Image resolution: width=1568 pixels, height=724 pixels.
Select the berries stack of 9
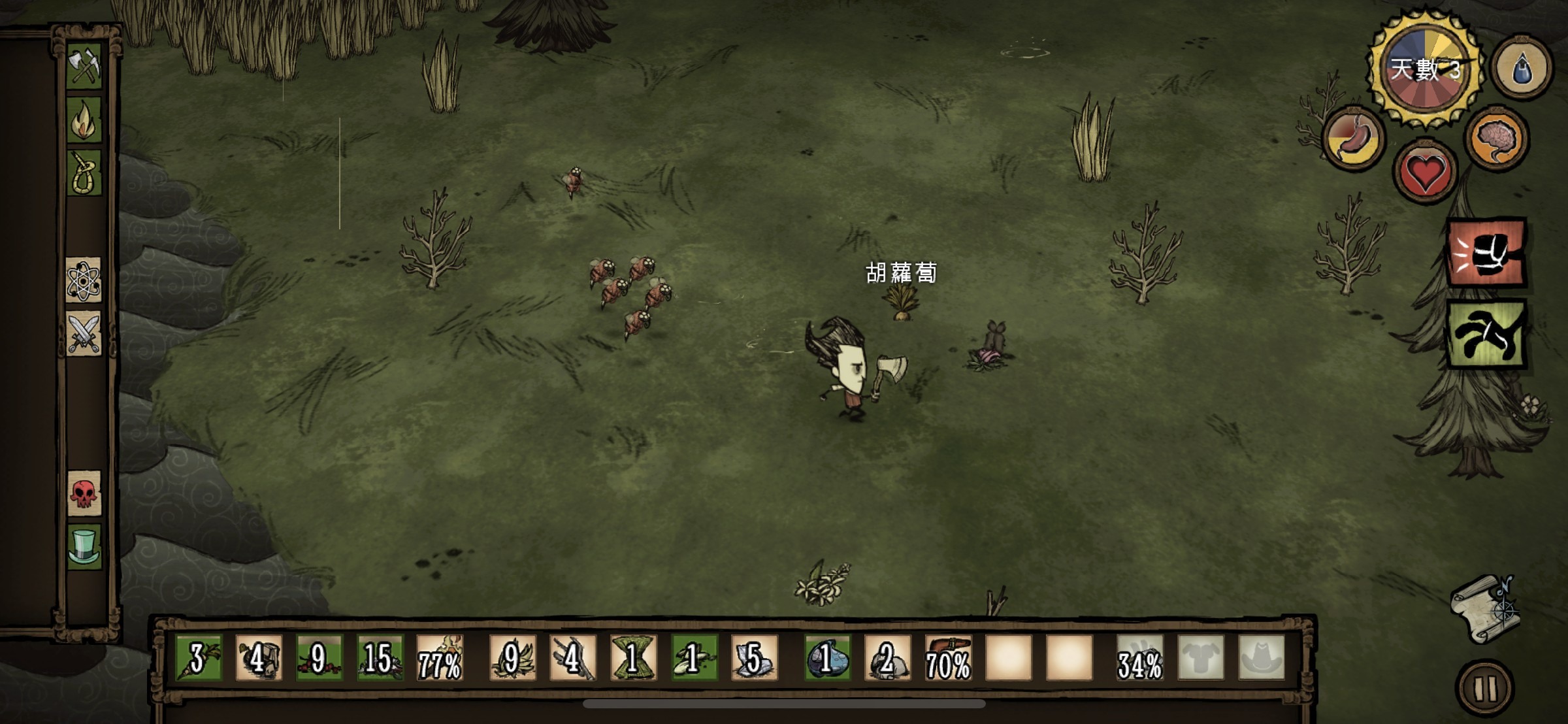coord(319,657)
